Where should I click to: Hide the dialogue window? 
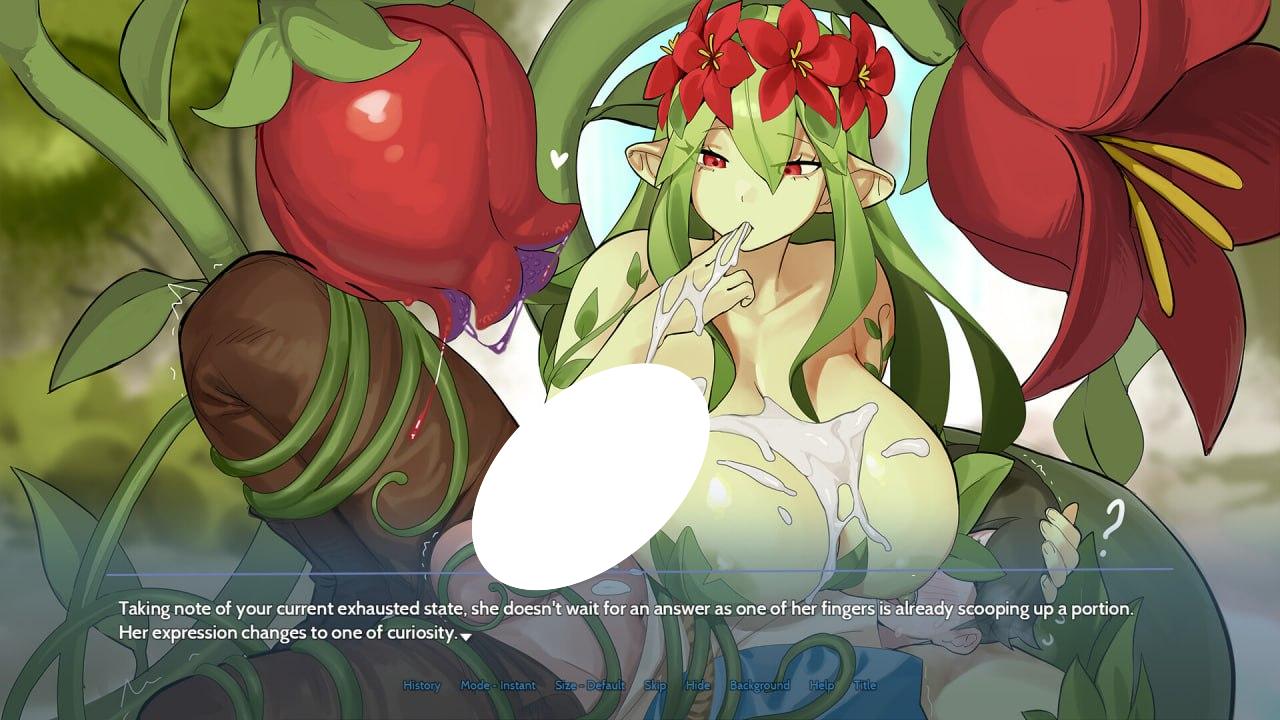pyautogui.click(x=697, y=686)
